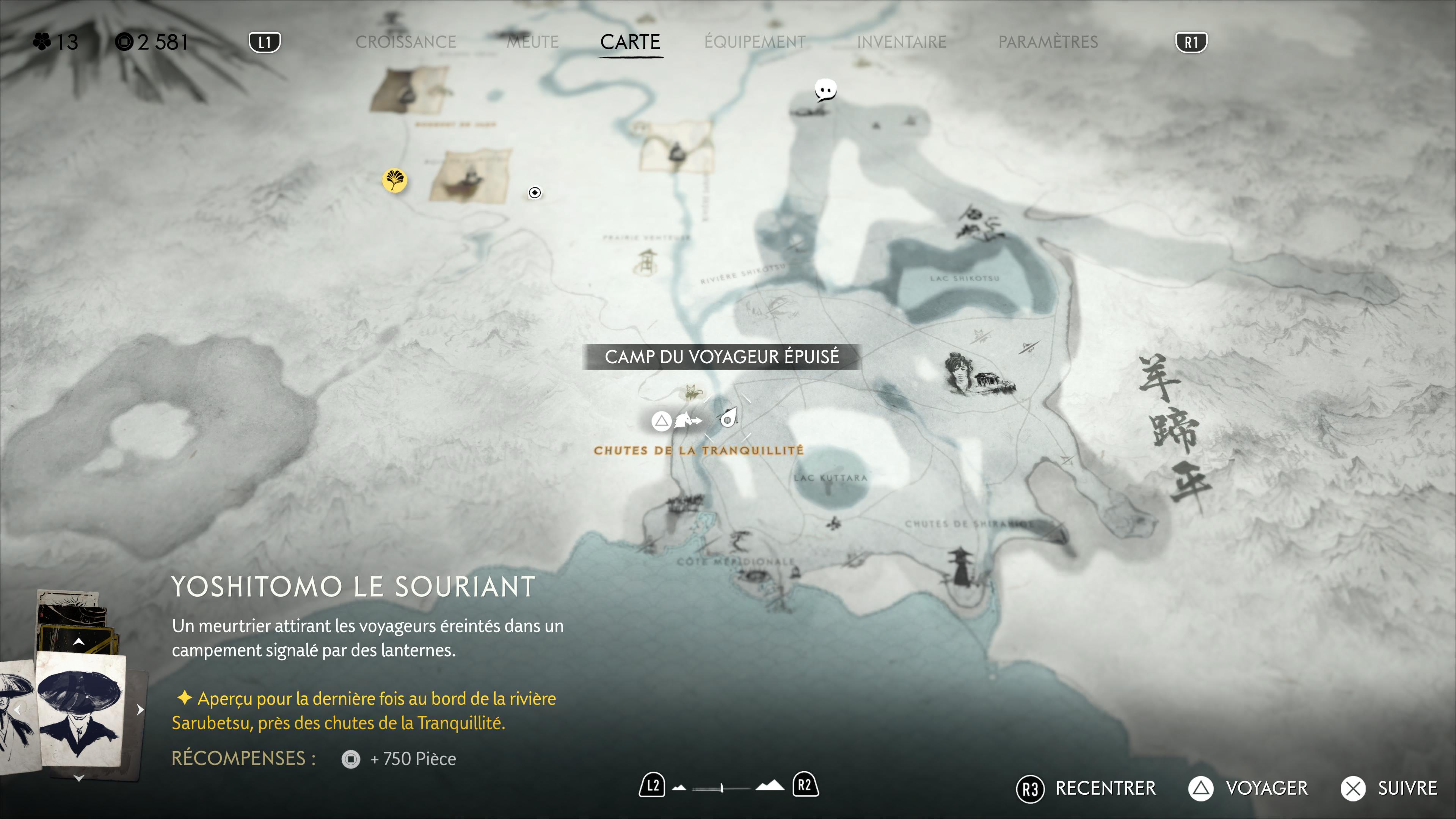Select the Yoshitomo le Souriant bounty card
Screen dimensions: 1456x819
80,709
